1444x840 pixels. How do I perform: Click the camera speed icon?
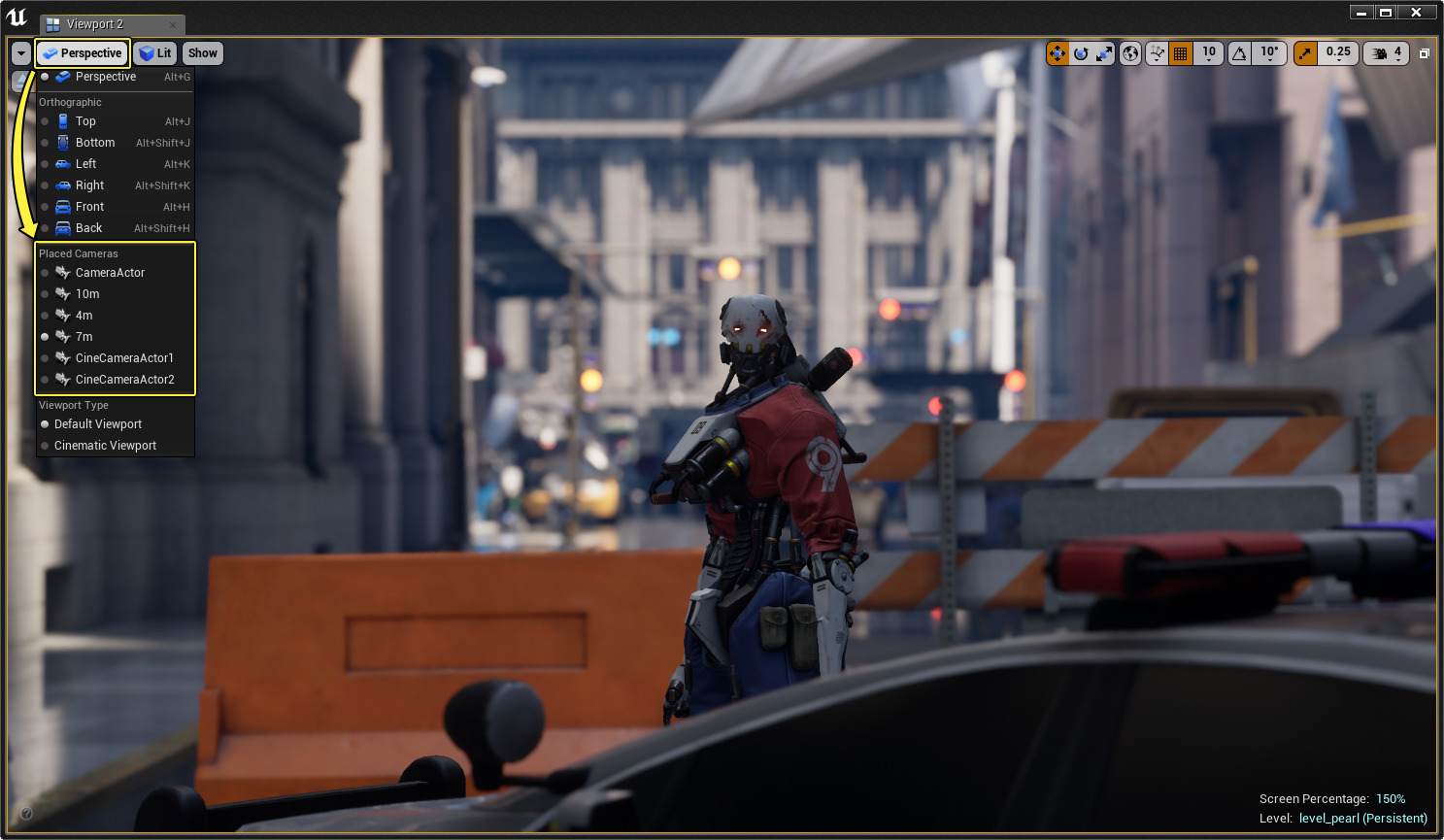pos(1378,53)
